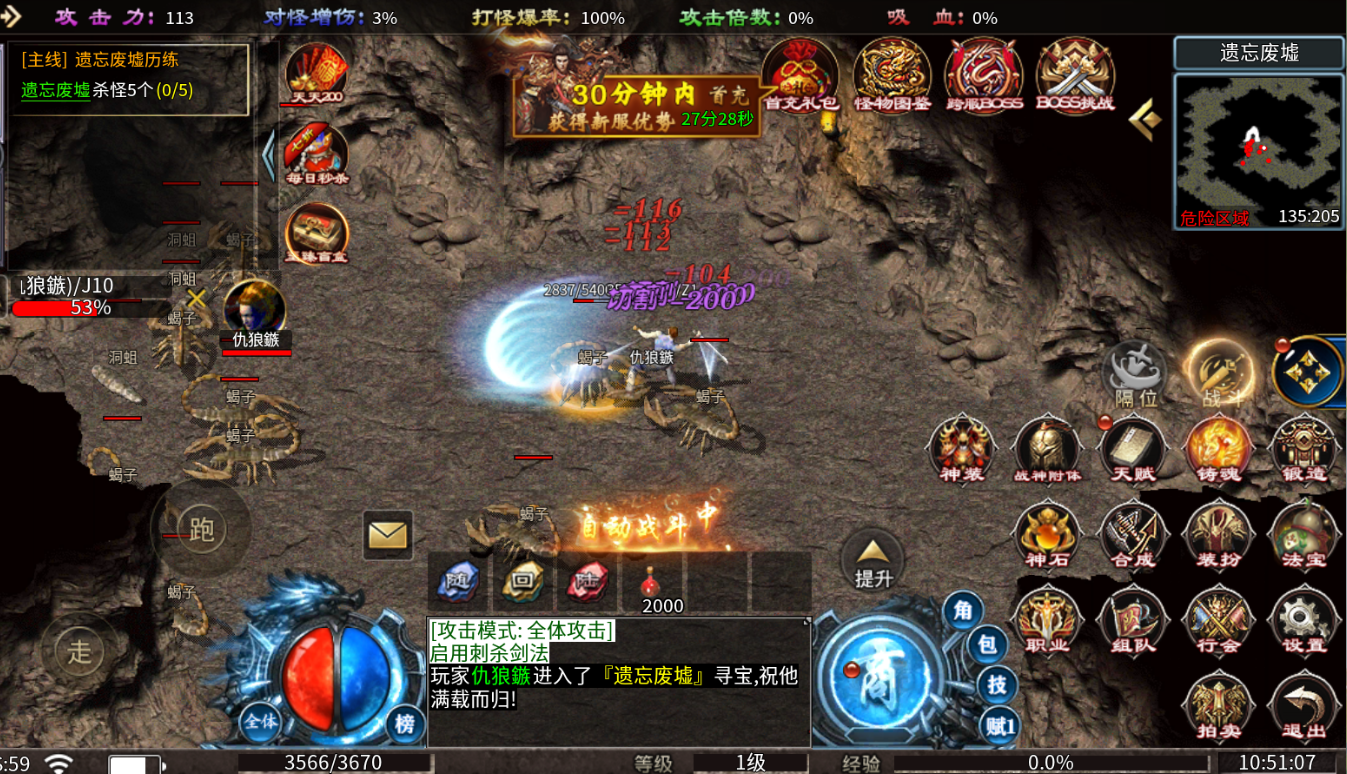Open the 设置 settings gear
Image resolution: width=1347 pixels, height=774 pixels.
[1303, 621]
